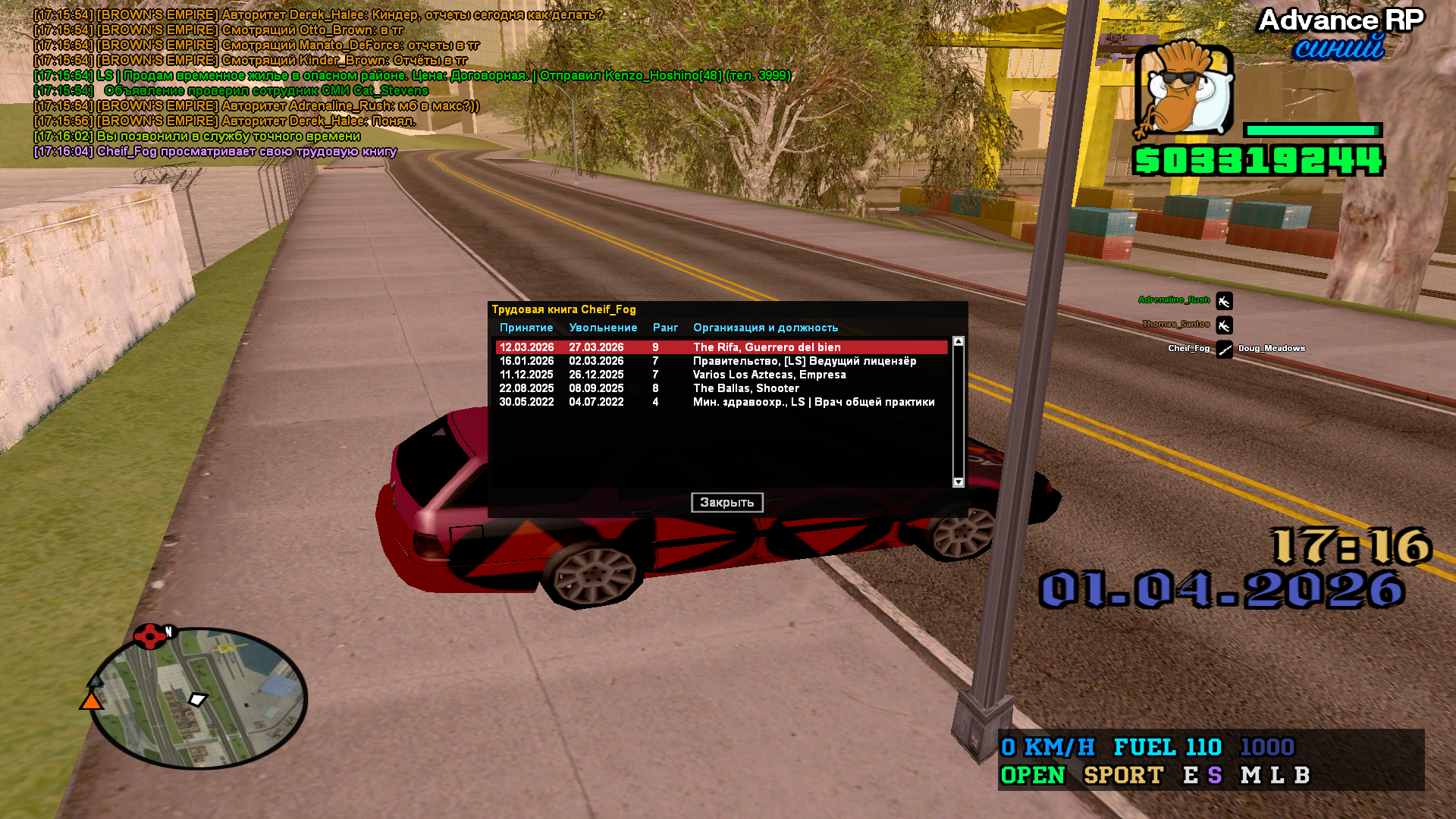Image resolution: width=1456 pixels, height=819 pixels.
Task: Click the list's scroll-down arrow
Action: point(959,482)
